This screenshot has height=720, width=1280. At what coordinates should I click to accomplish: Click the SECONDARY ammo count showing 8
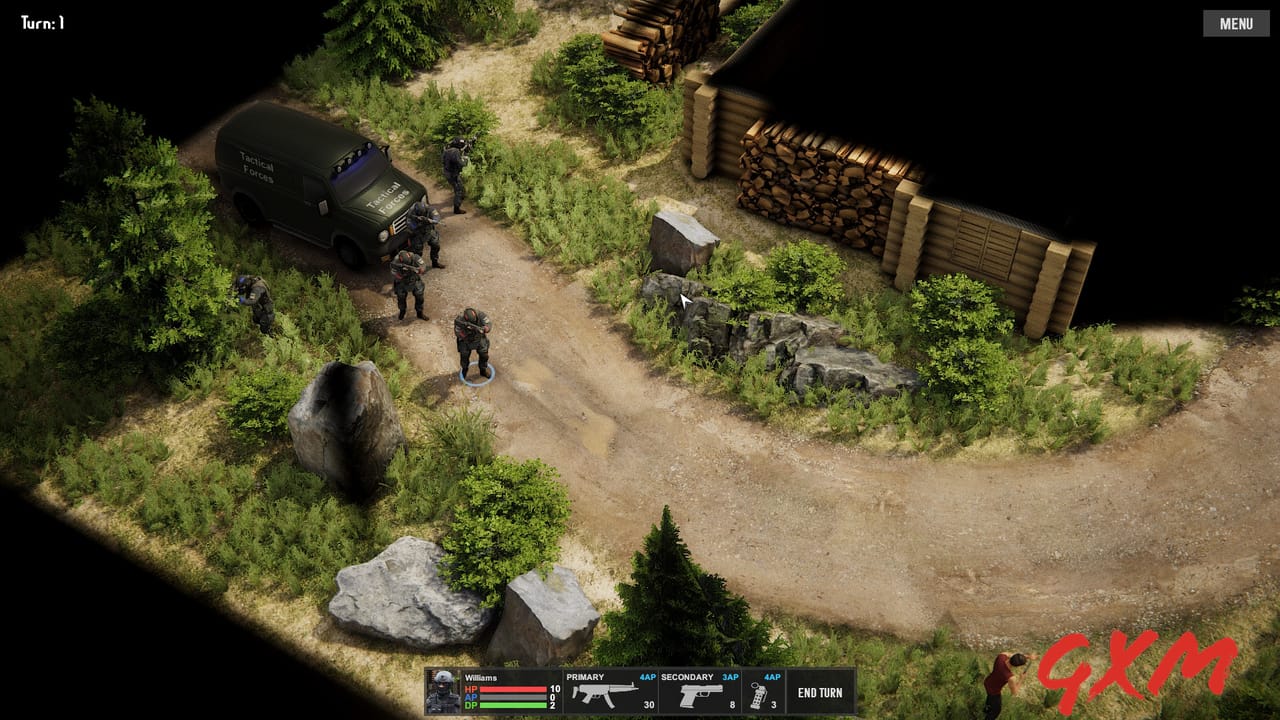click(x=730, y=703)
